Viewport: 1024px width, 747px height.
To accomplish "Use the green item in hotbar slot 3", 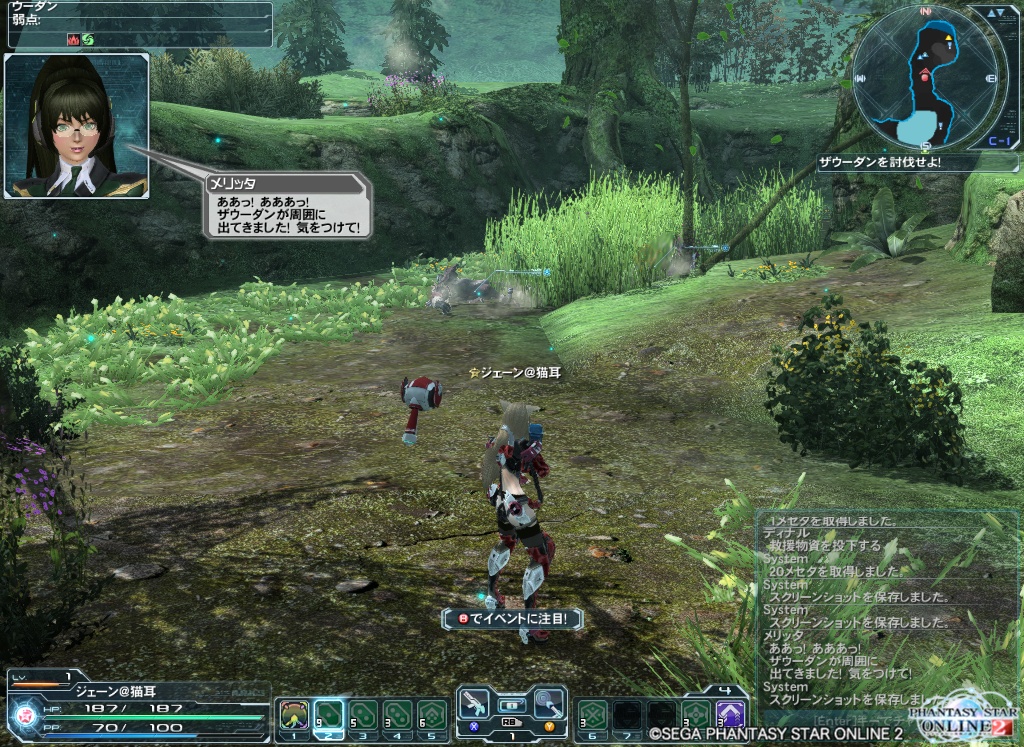I will pyautogui.click(x=363, y=715).
